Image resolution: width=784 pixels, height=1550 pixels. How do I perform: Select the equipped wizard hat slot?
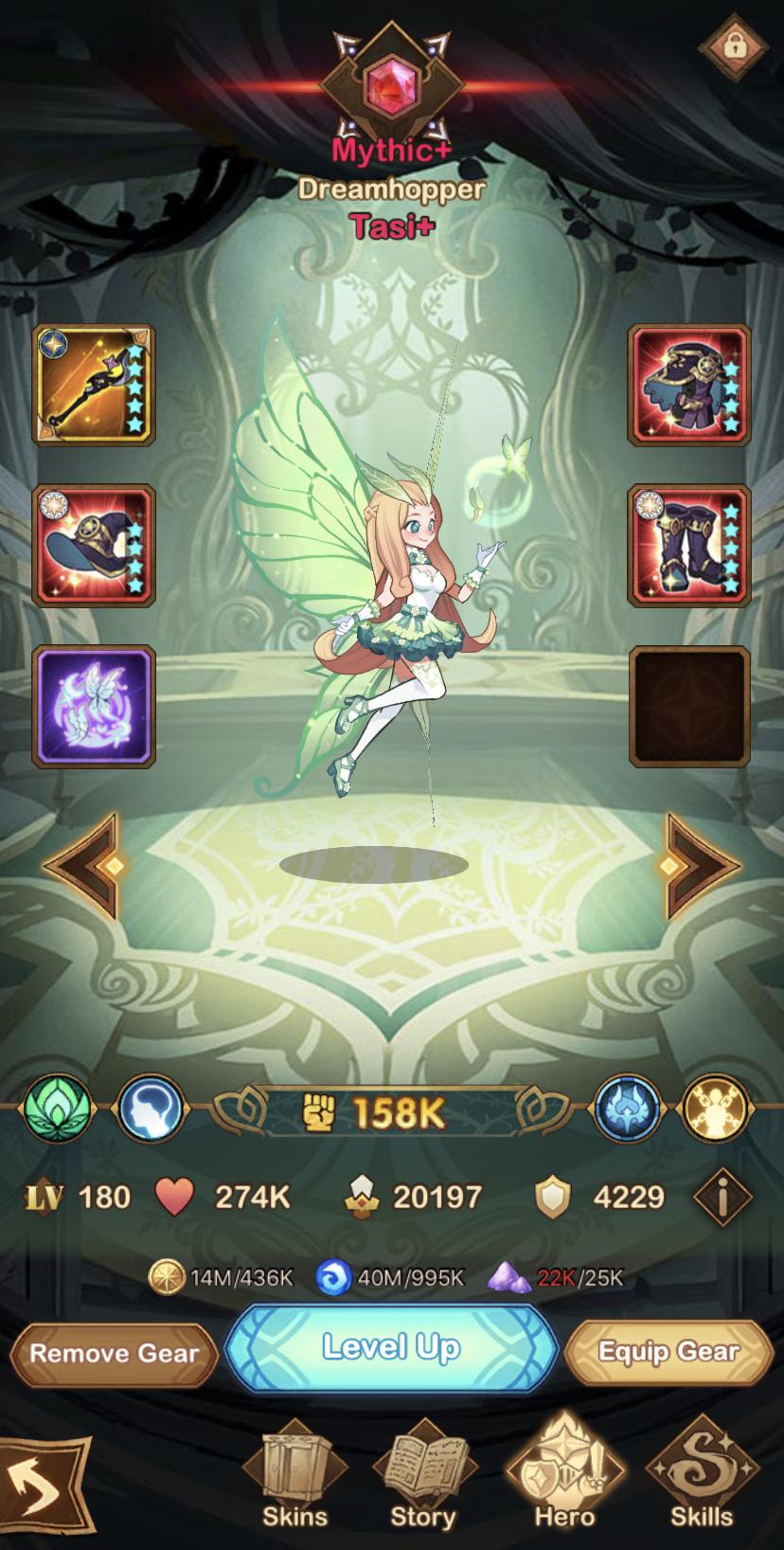click(x=95, y=546)
